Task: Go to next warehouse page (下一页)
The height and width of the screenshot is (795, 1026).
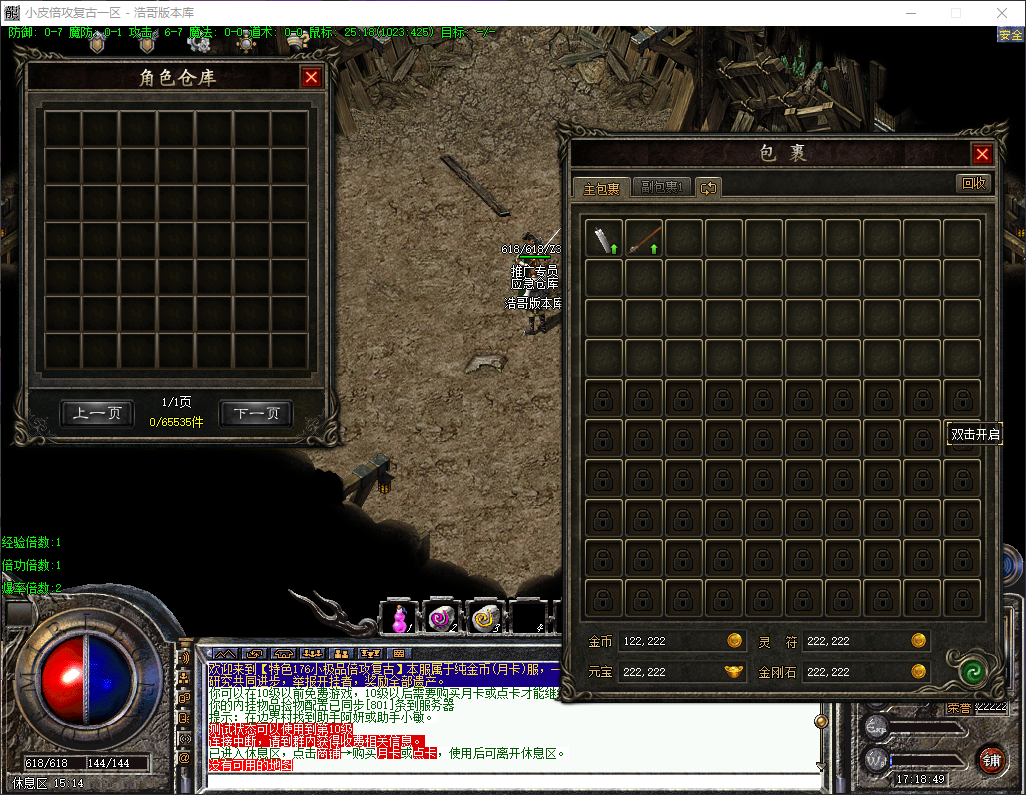Action: pyautogui.click(x=256, y=413)
